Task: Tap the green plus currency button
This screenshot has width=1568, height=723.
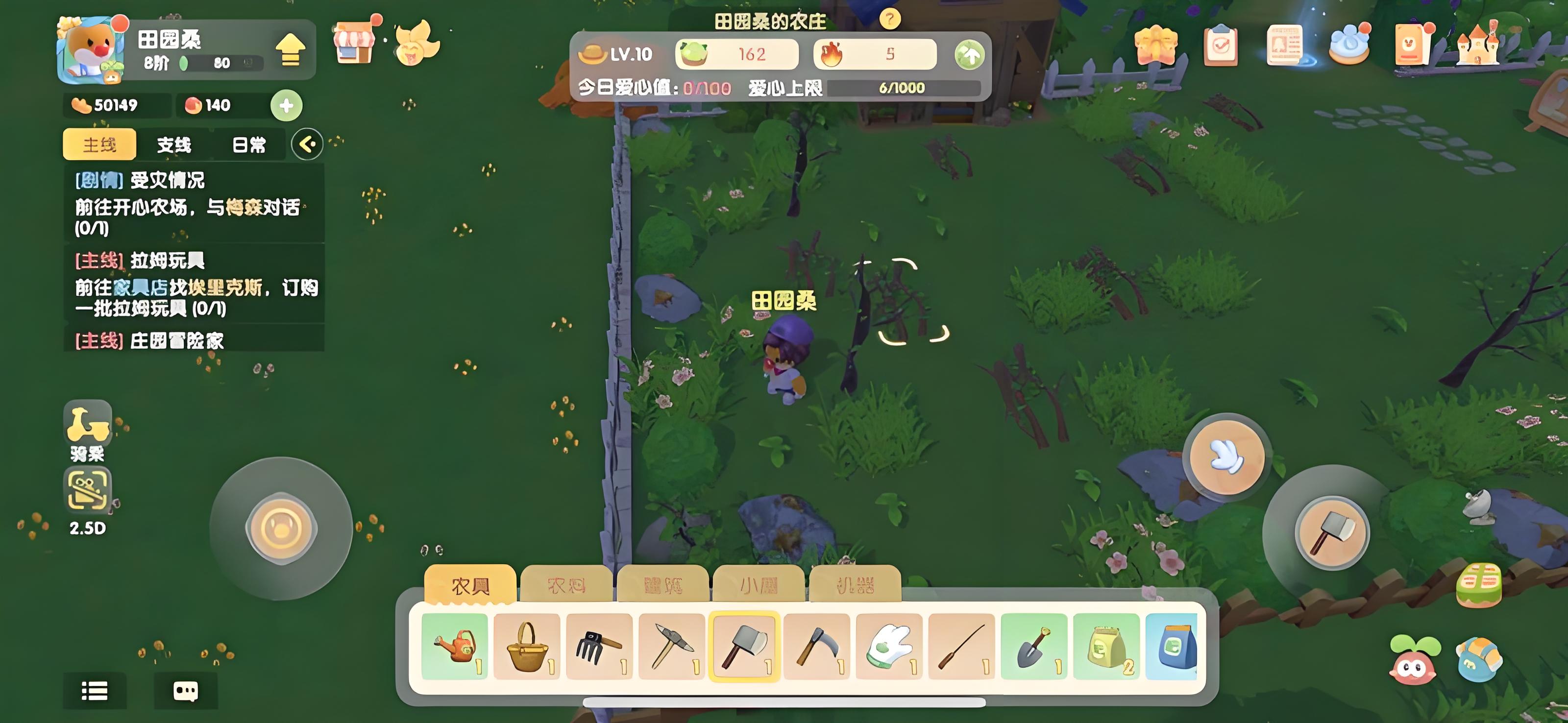Action: [x=286, y=105]
